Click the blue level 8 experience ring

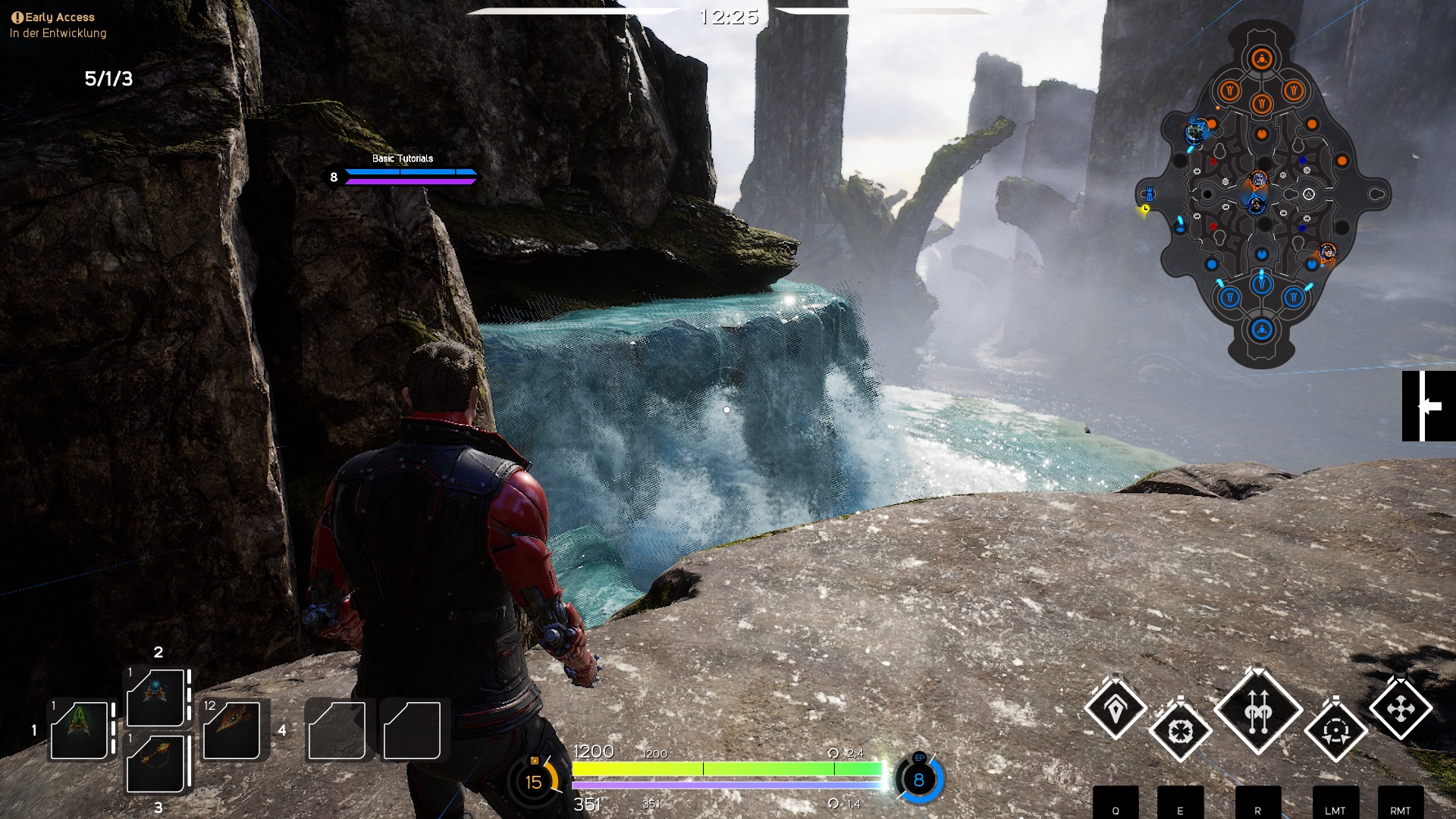point(919,780)
